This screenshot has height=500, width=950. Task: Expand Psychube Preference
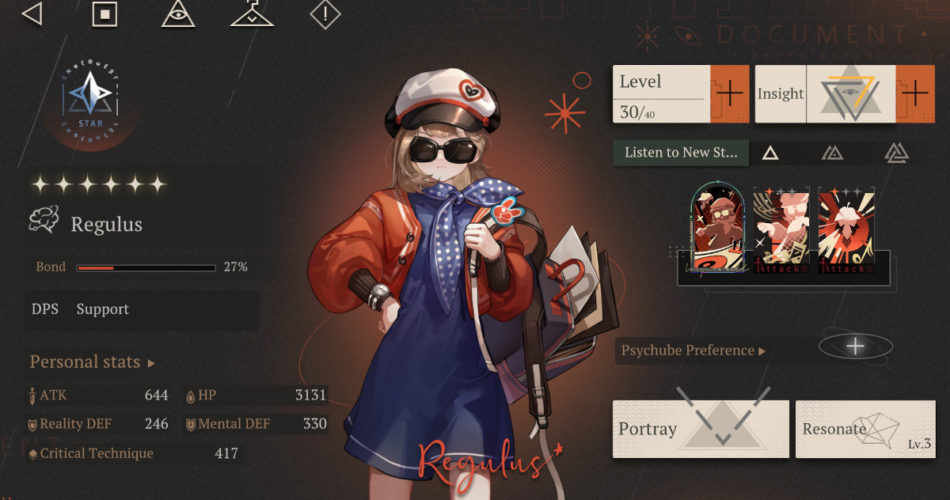point(693,351)
